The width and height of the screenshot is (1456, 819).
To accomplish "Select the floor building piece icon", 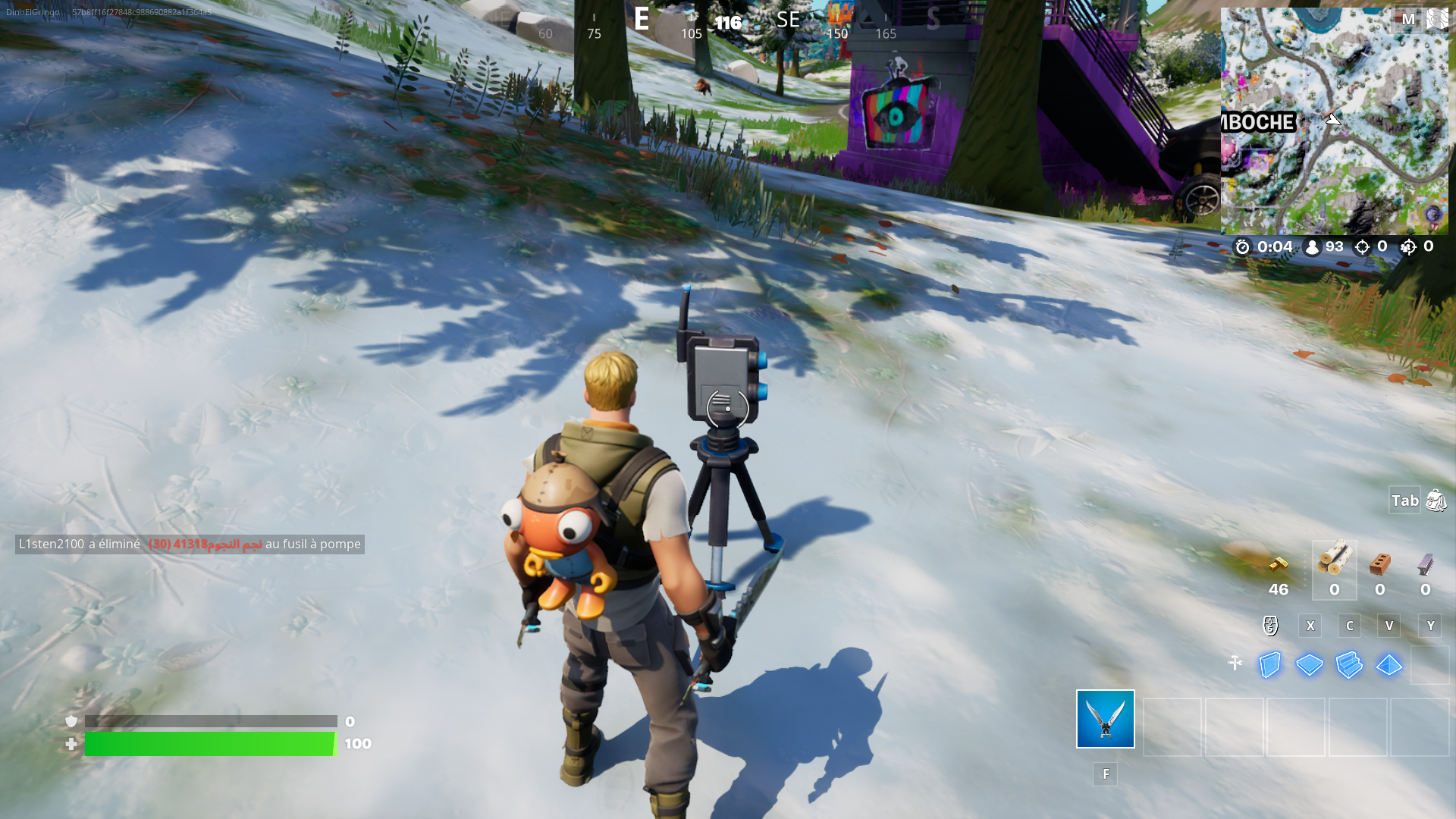I will (1309, 665).
